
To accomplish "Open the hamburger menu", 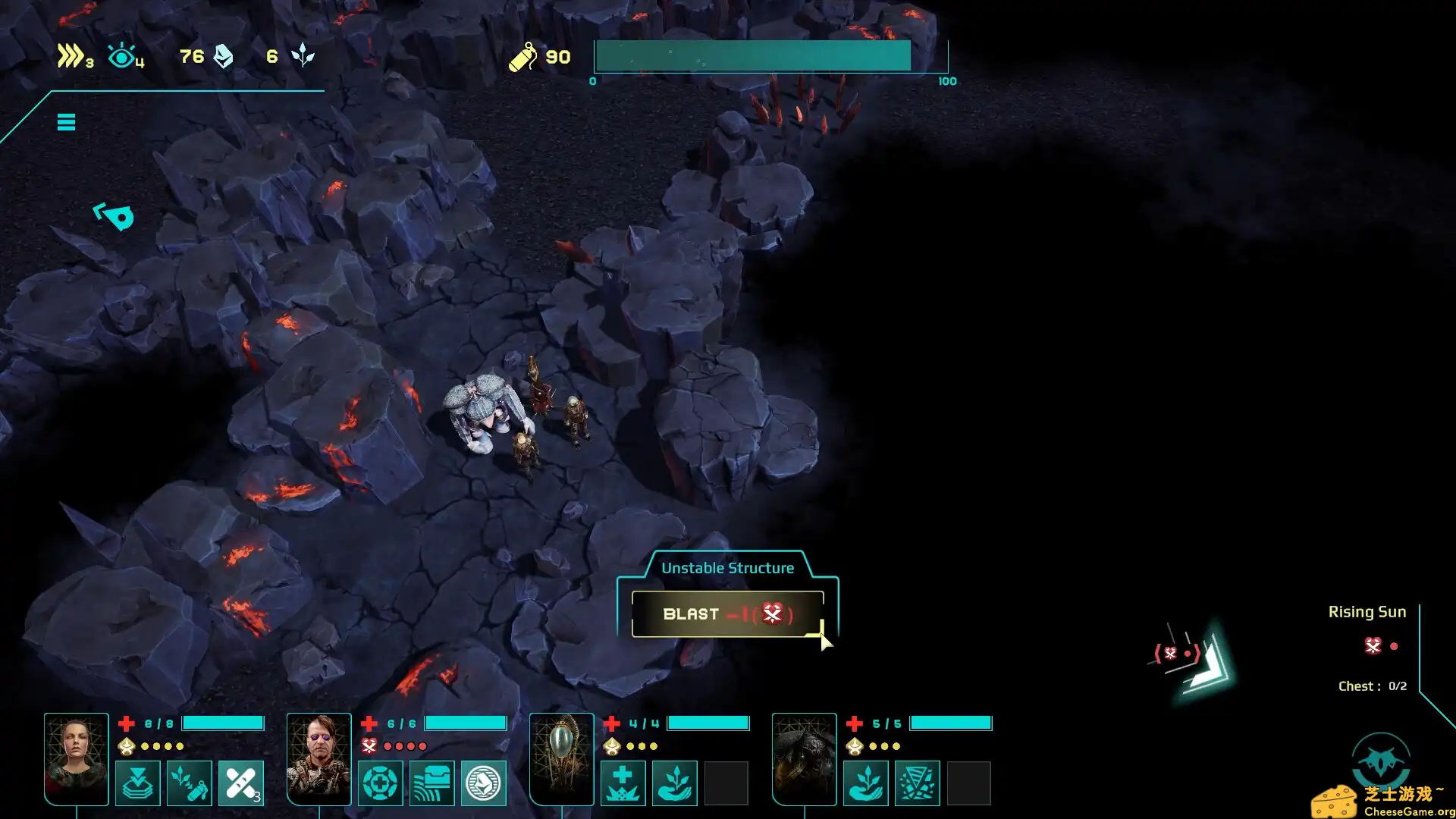I will [66, 122].
